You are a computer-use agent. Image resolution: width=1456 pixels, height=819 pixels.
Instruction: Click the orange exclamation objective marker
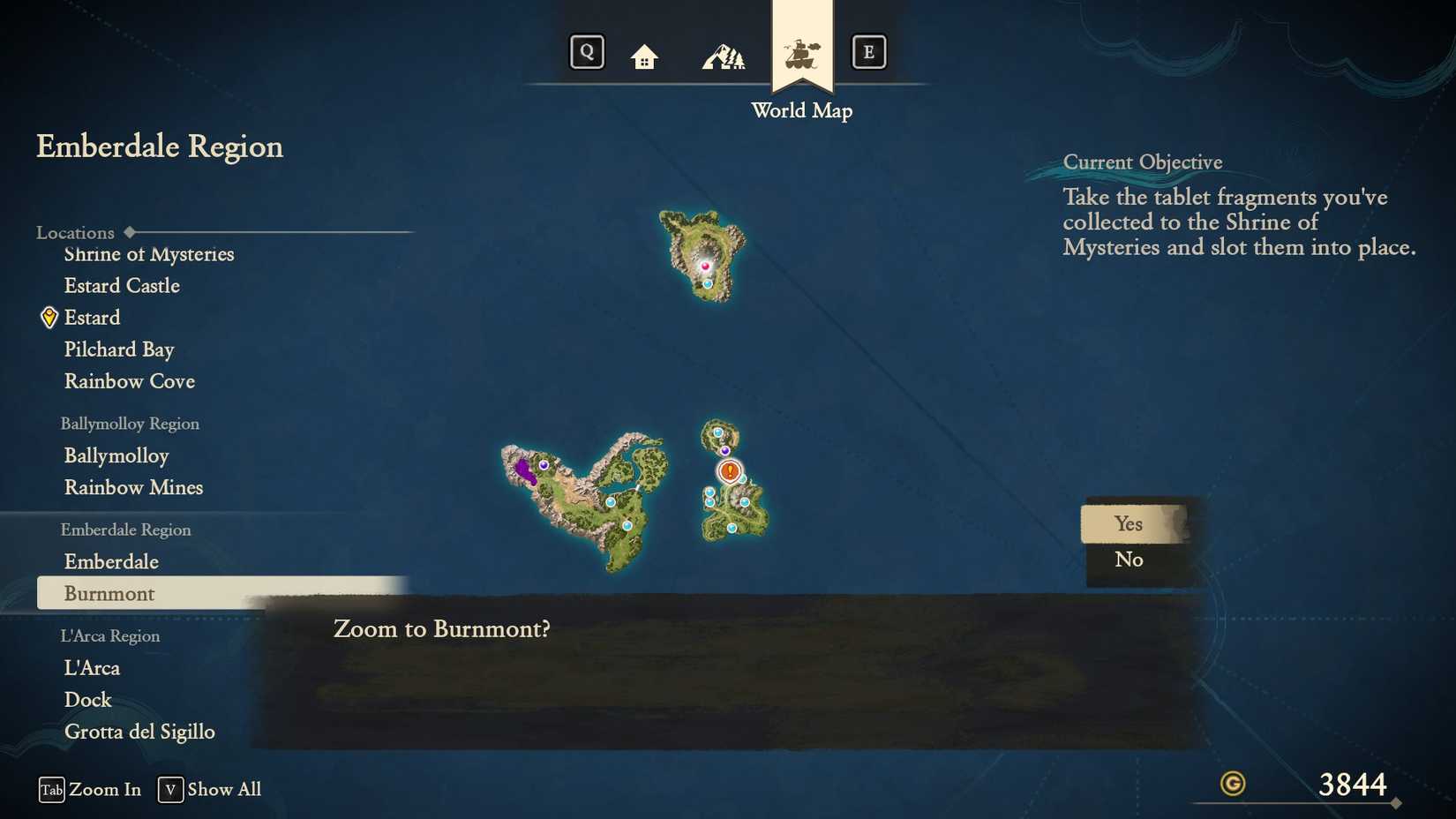728,472
